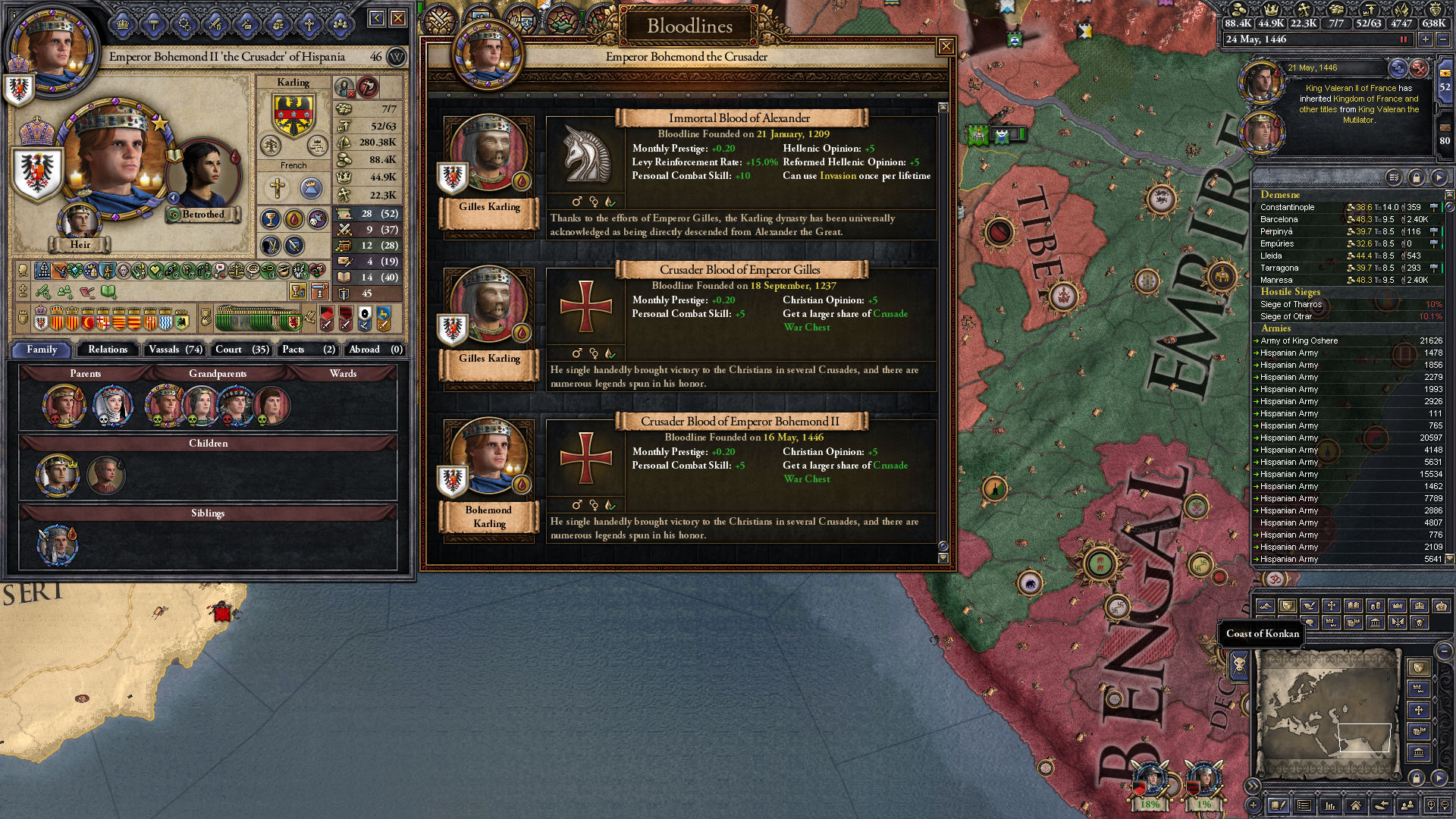The image size is (1456, 819).
Task: Switch to the Relations tab
Action: pyautogui.click(x=108, y=350)
